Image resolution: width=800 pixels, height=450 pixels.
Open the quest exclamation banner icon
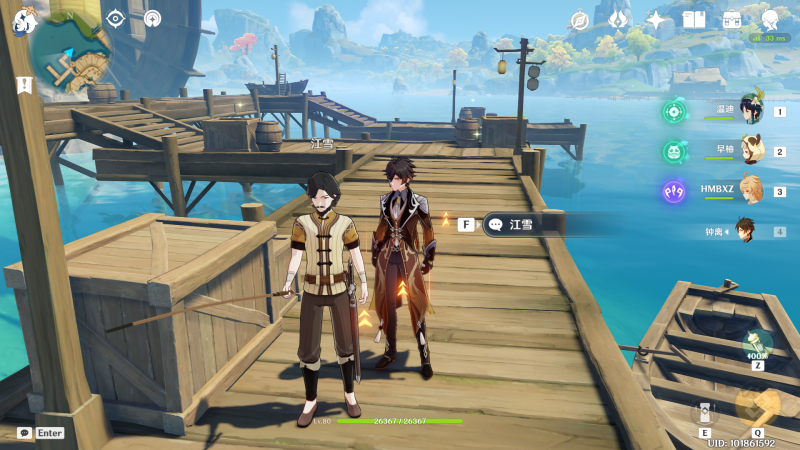click(x=24, y=86)
